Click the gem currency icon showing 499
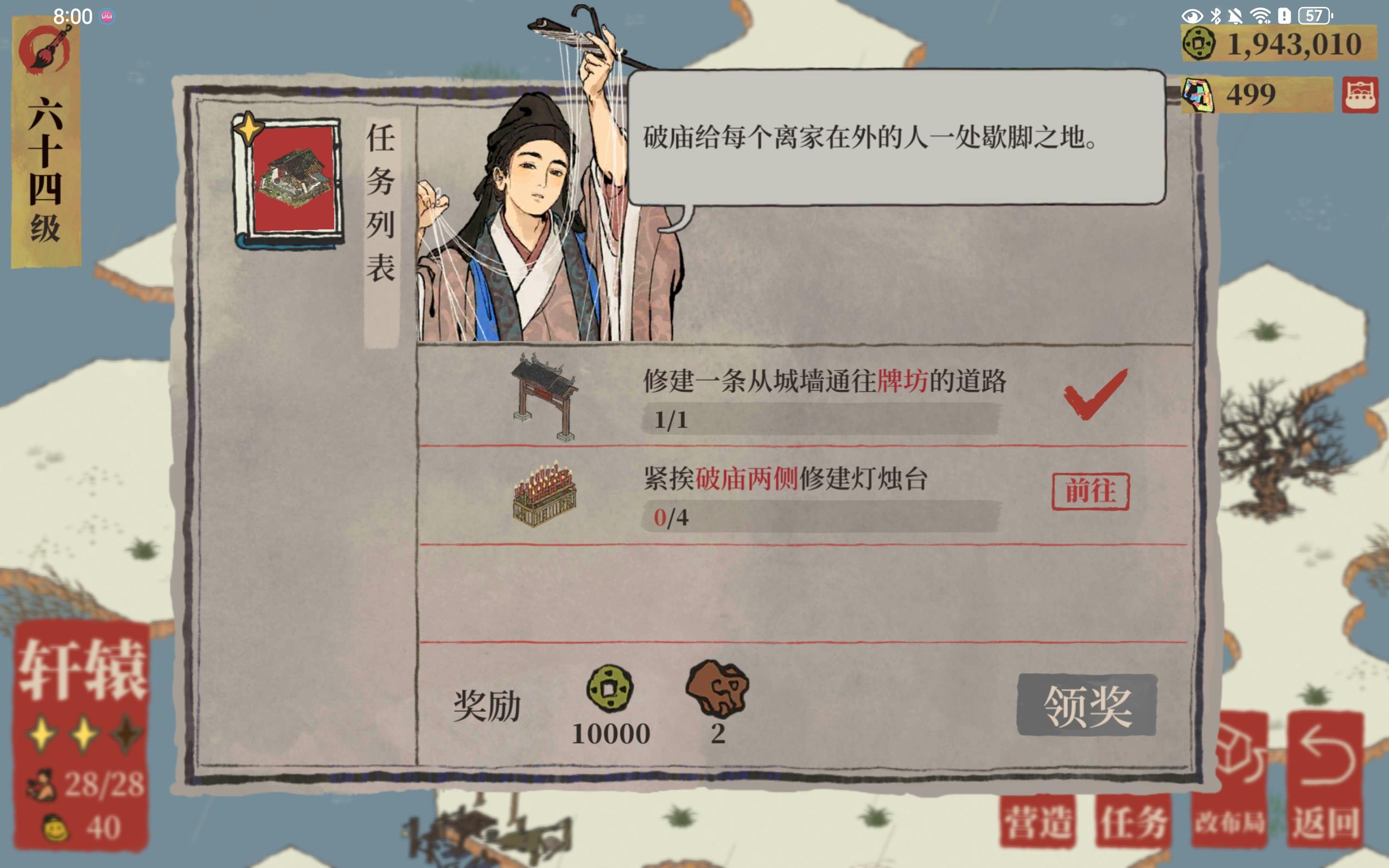The height and width of the screenshot is (868, 1389). [x=1200, y=97]
